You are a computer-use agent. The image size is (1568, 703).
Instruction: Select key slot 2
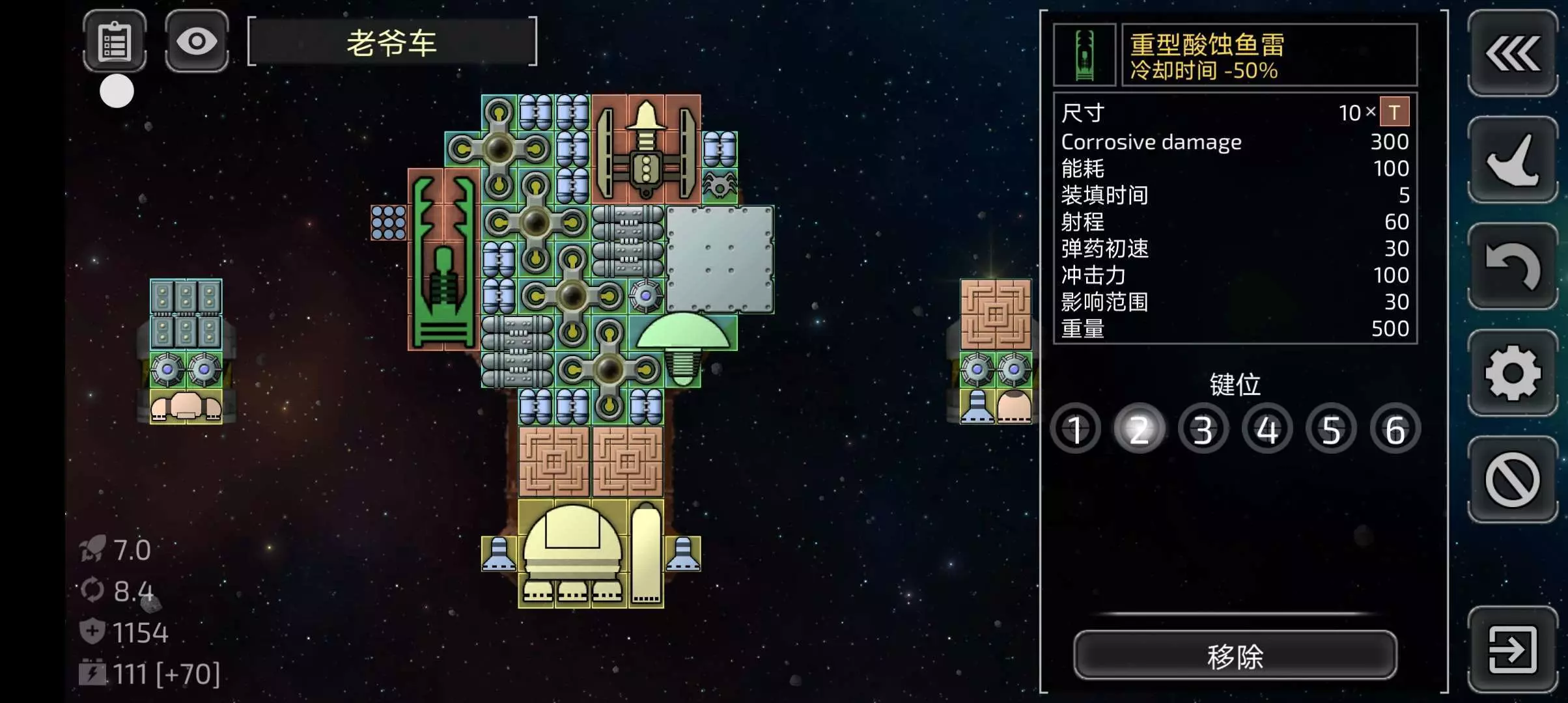[1139, 430]
